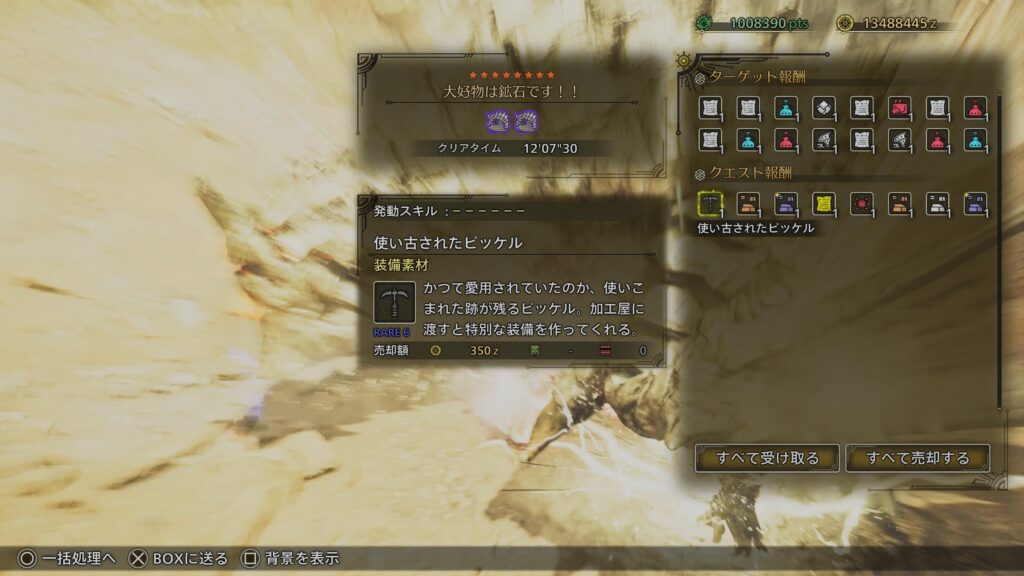The width and height of the screenshot is (1024, 576).
Task: Choose the red chest-shaped target reward
Action: click(899, 108)
